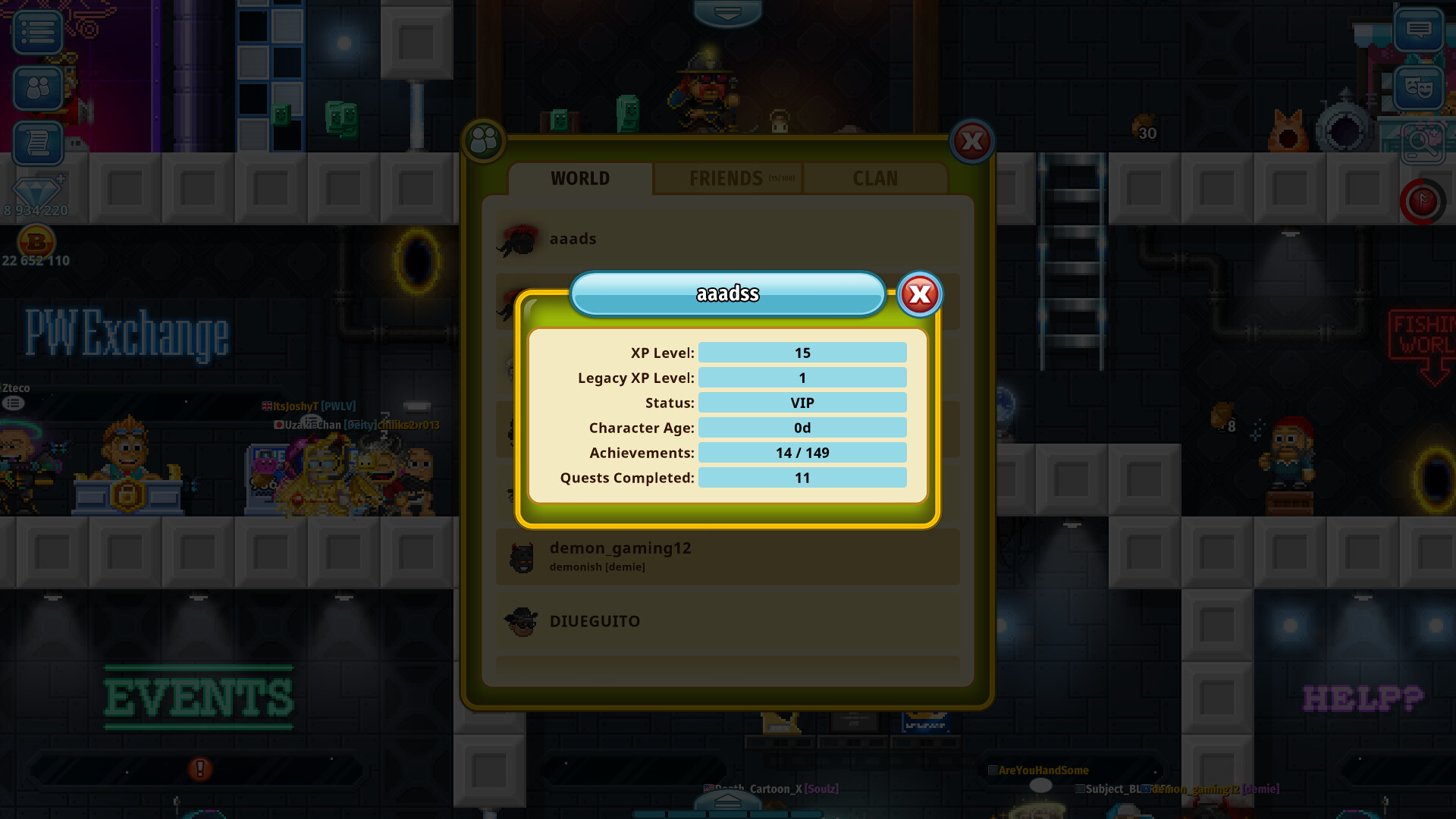Open the scroll quest log icon

[37, 143]
